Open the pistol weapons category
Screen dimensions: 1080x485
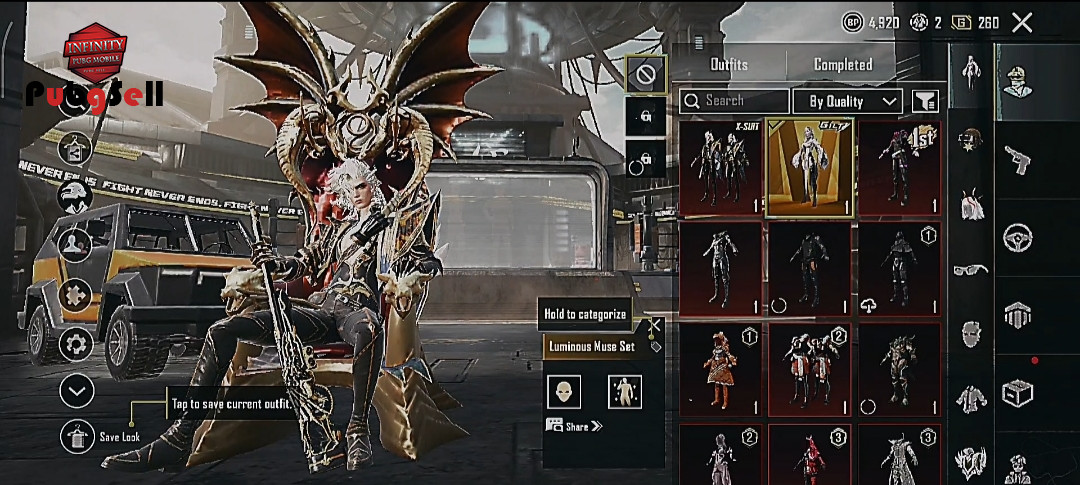pyautogui.click(x=1018, y=158)
